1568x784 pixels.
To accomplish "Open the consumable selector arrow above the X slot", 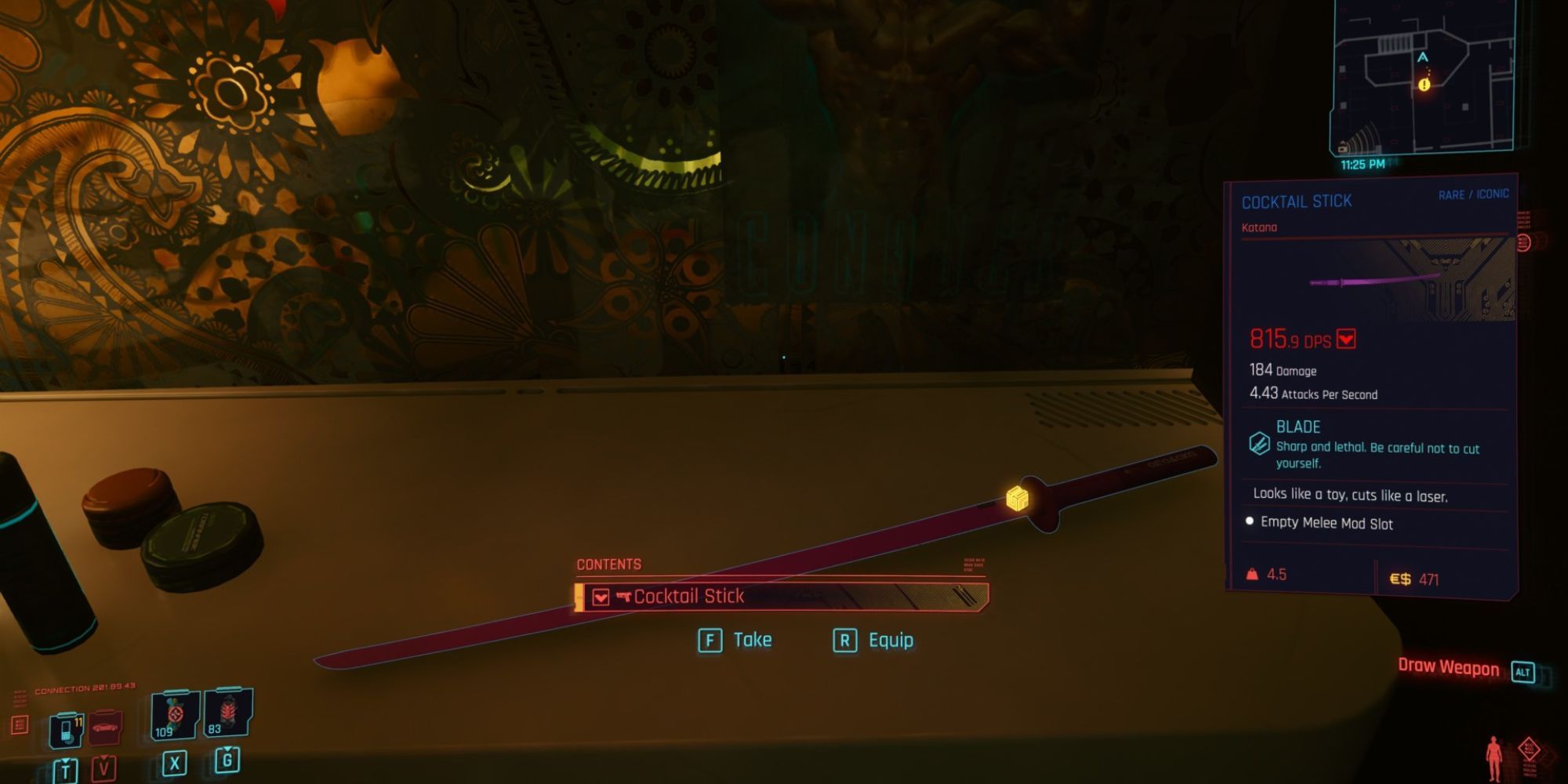I will coord(174,751).
